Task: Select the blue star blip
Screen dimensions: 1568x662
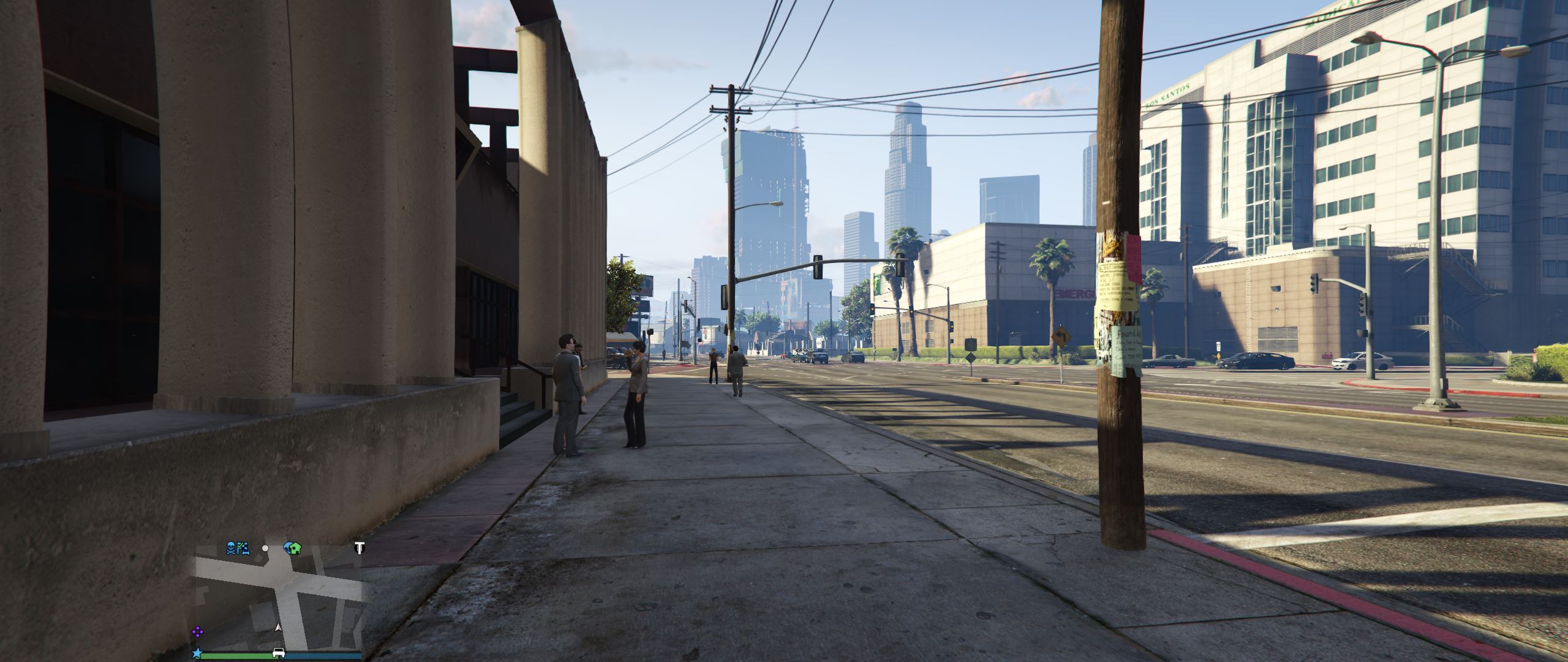Action: click(197, 653)
